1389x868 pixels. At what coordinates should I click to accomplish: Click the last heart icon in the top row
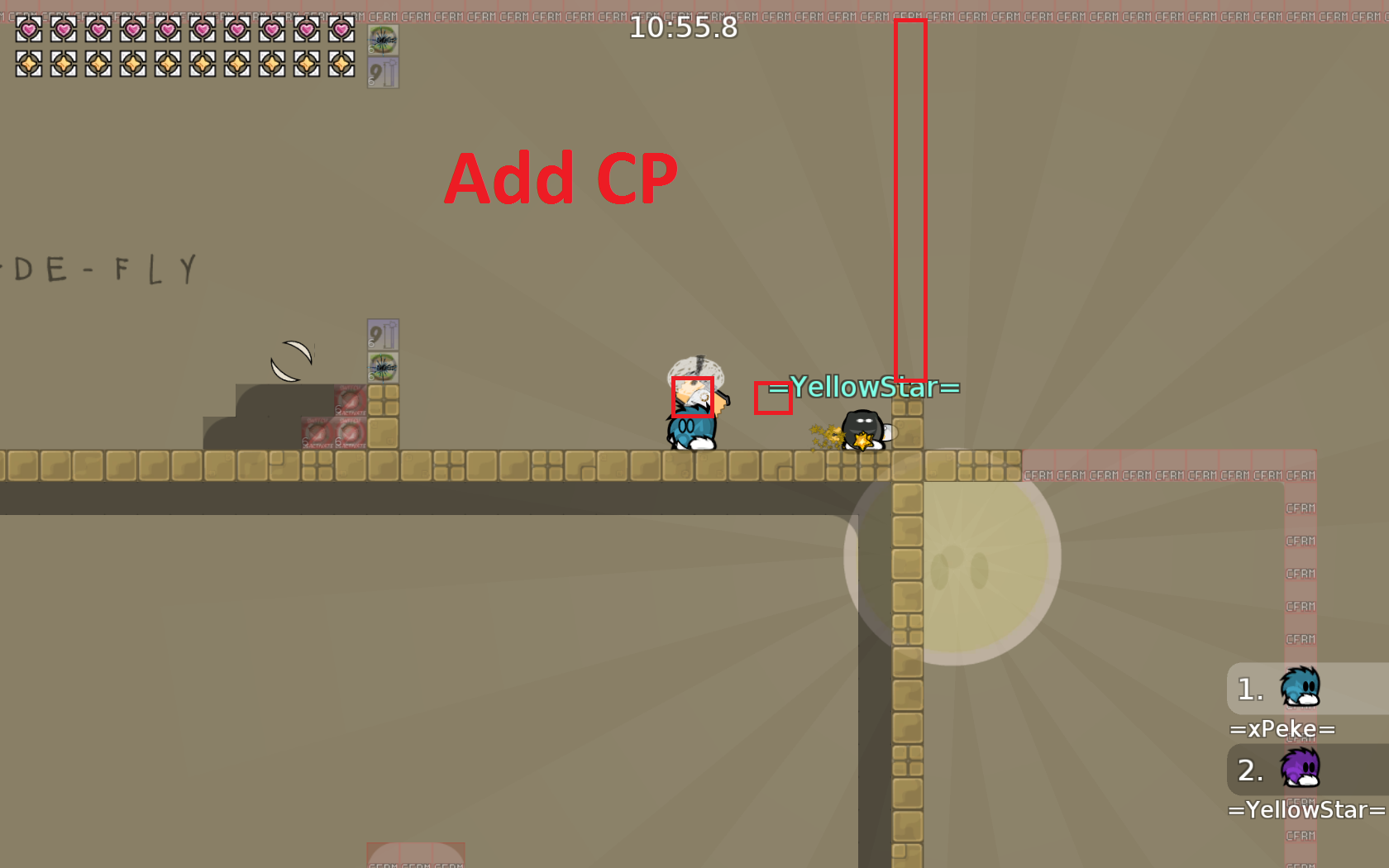coord(340,30)
